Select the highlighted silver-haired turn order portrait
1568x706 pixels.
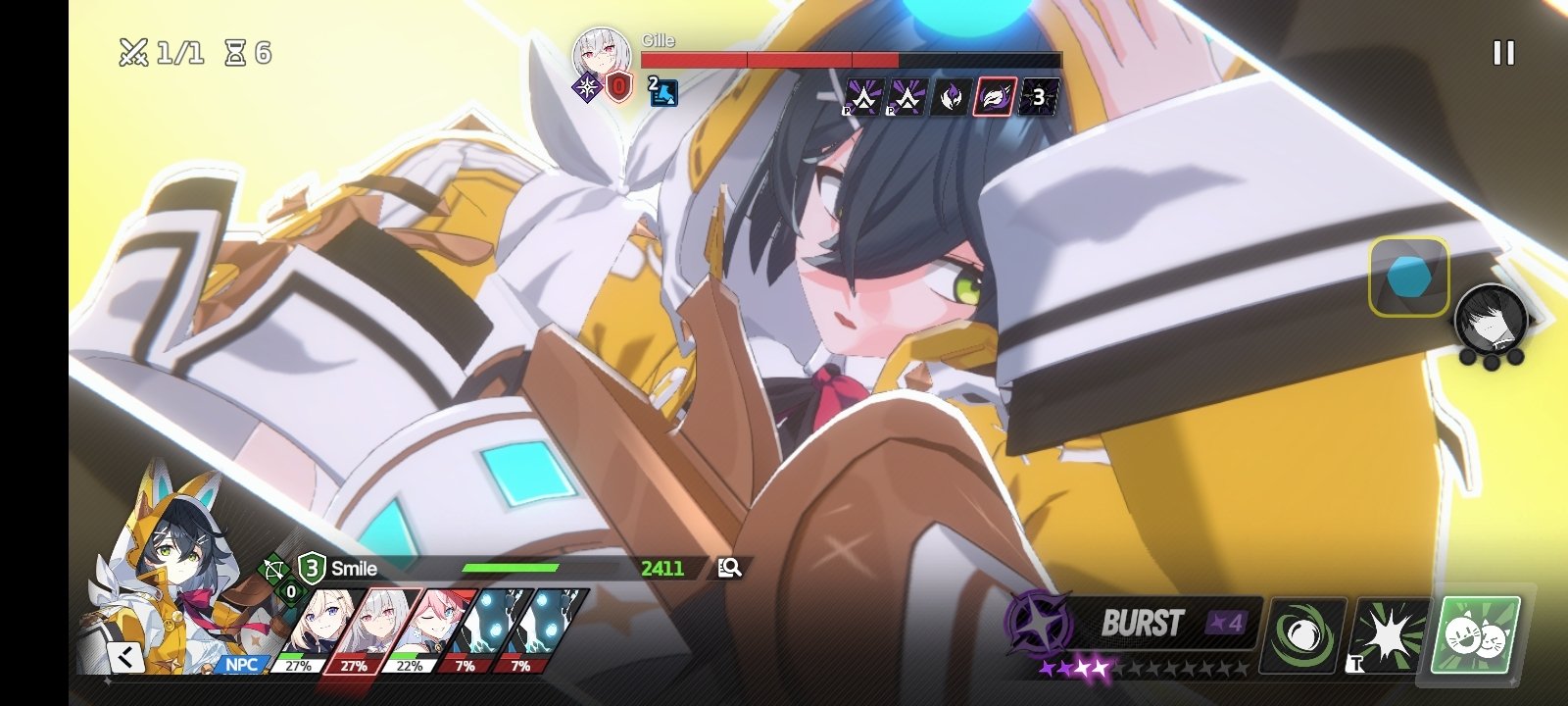coord(372,623)
